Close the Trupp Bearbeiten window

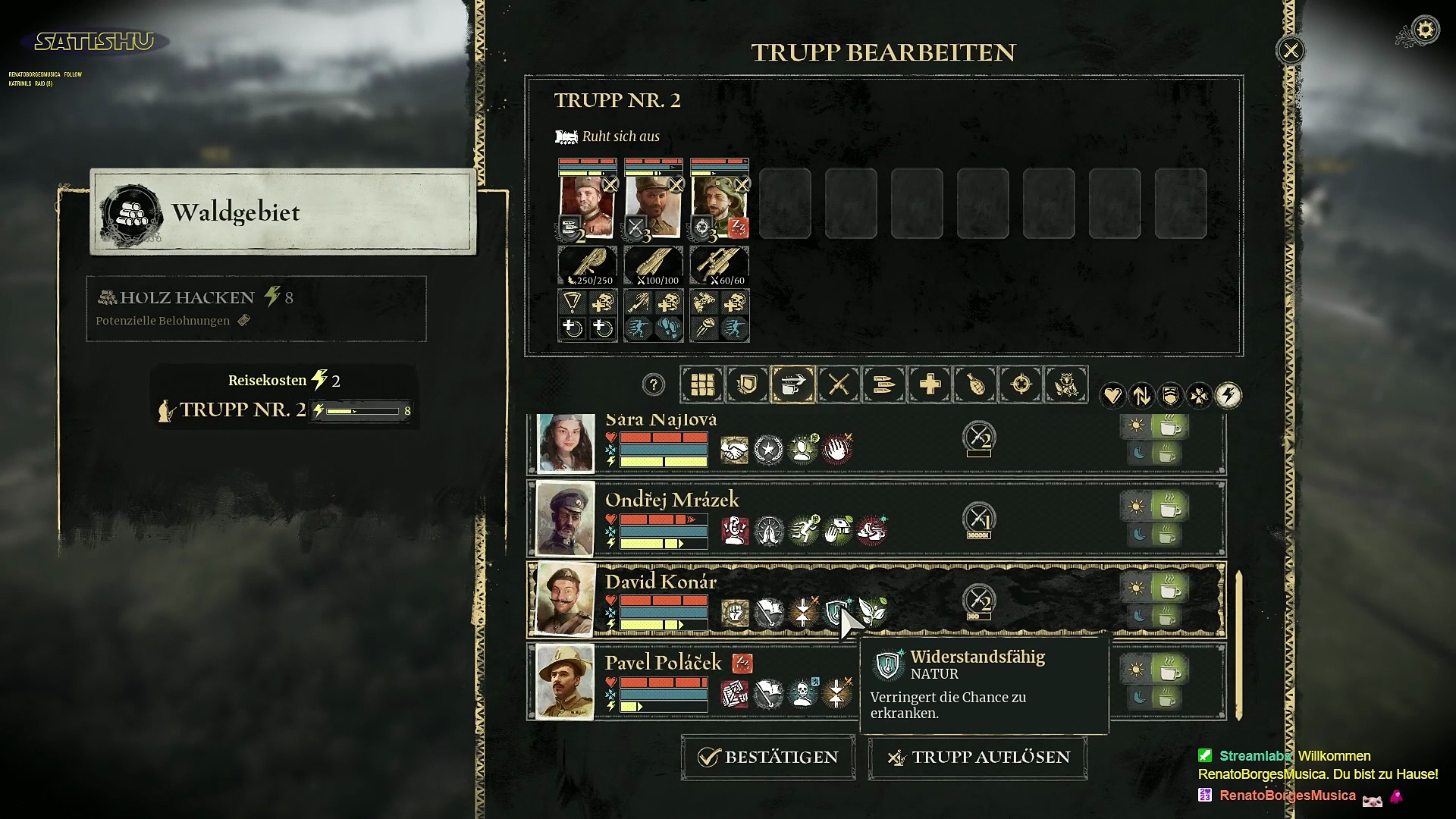[1291, 51]
